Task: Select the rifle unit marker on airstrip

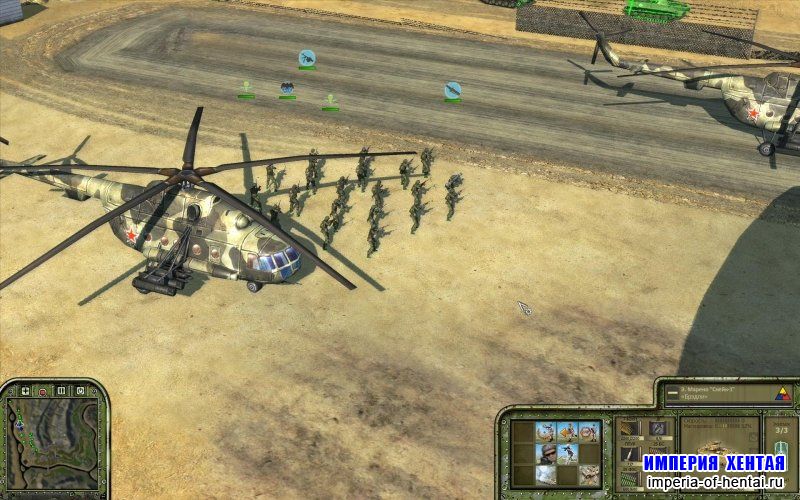Action: point(453,90)
